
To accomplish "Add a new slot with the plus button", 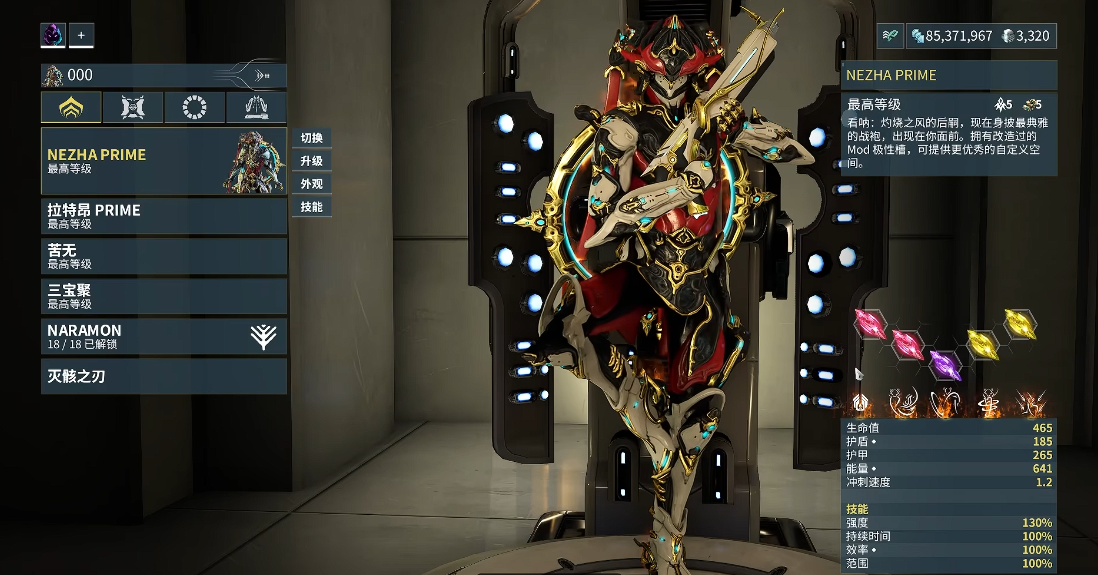I will pos(81,36).
